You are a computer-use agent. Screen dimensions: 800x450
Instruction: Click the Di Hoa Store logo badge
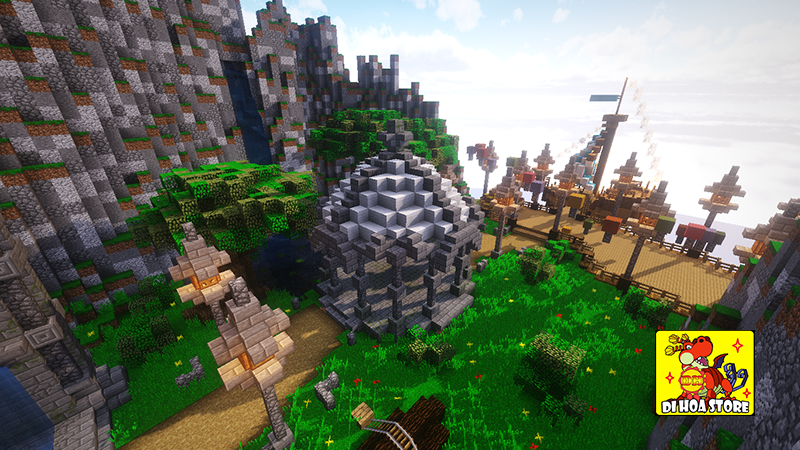[x=704, y=373]
